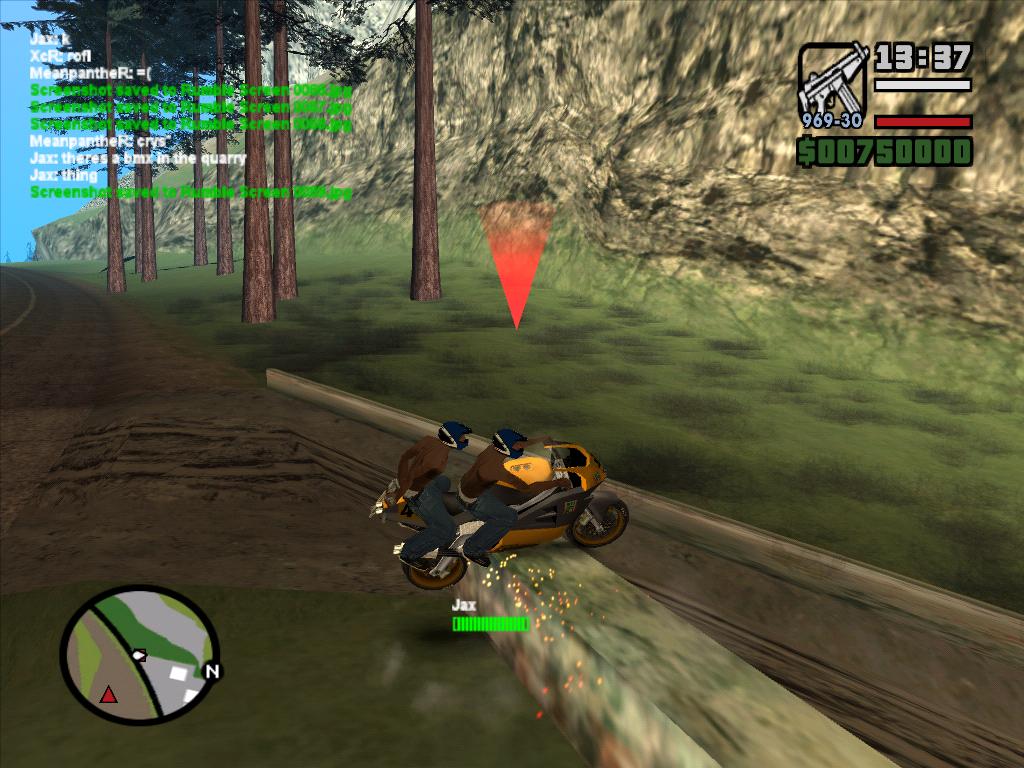Select the red triangle marker on radar
The width and height of the screenshot is (1024, 768).
click(x=108, y=693)
